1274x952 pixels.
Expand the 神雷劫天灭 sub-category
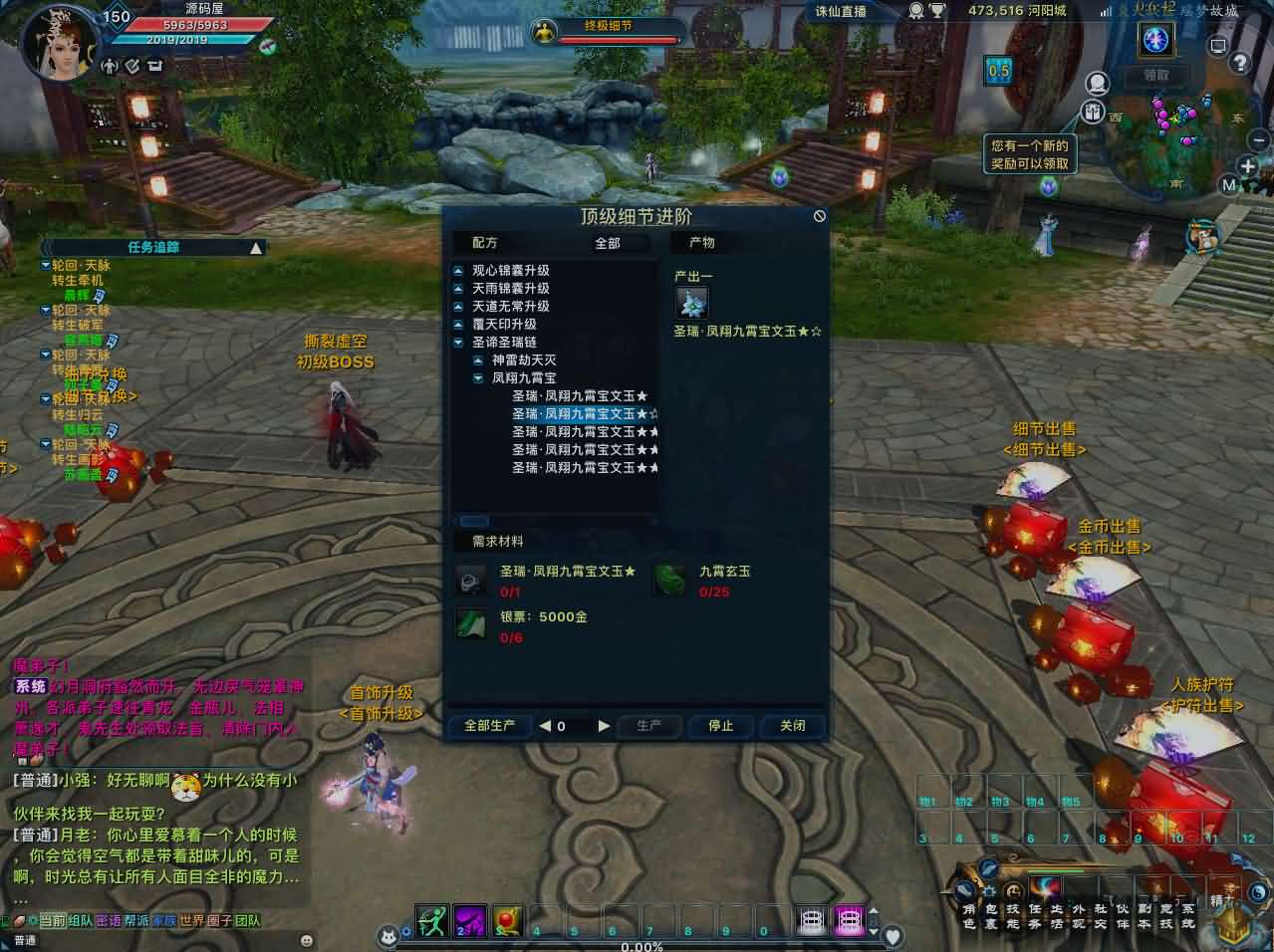coord(478,360)
